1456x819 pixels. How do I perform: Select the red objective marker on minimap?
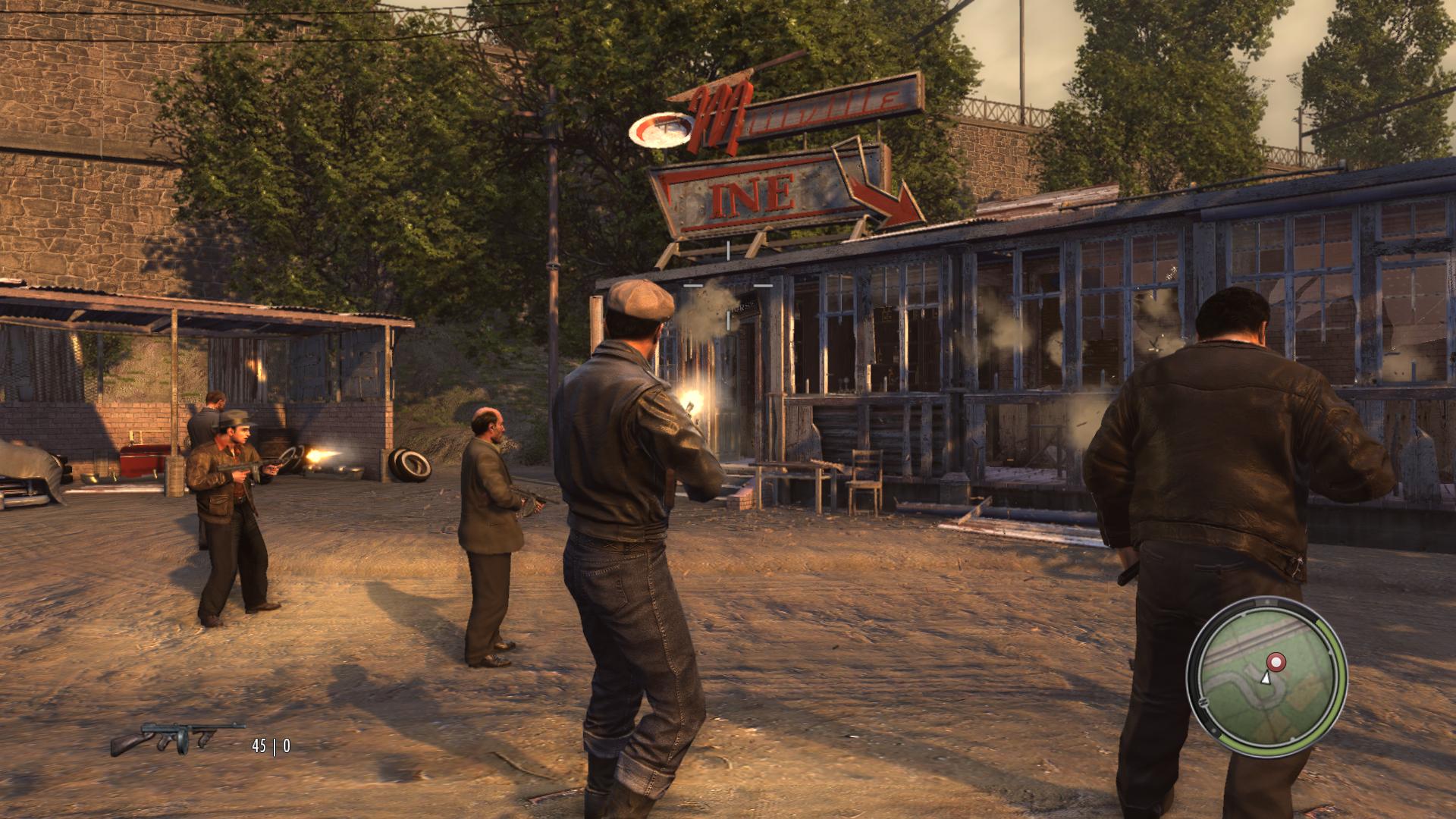point(1276,663)
